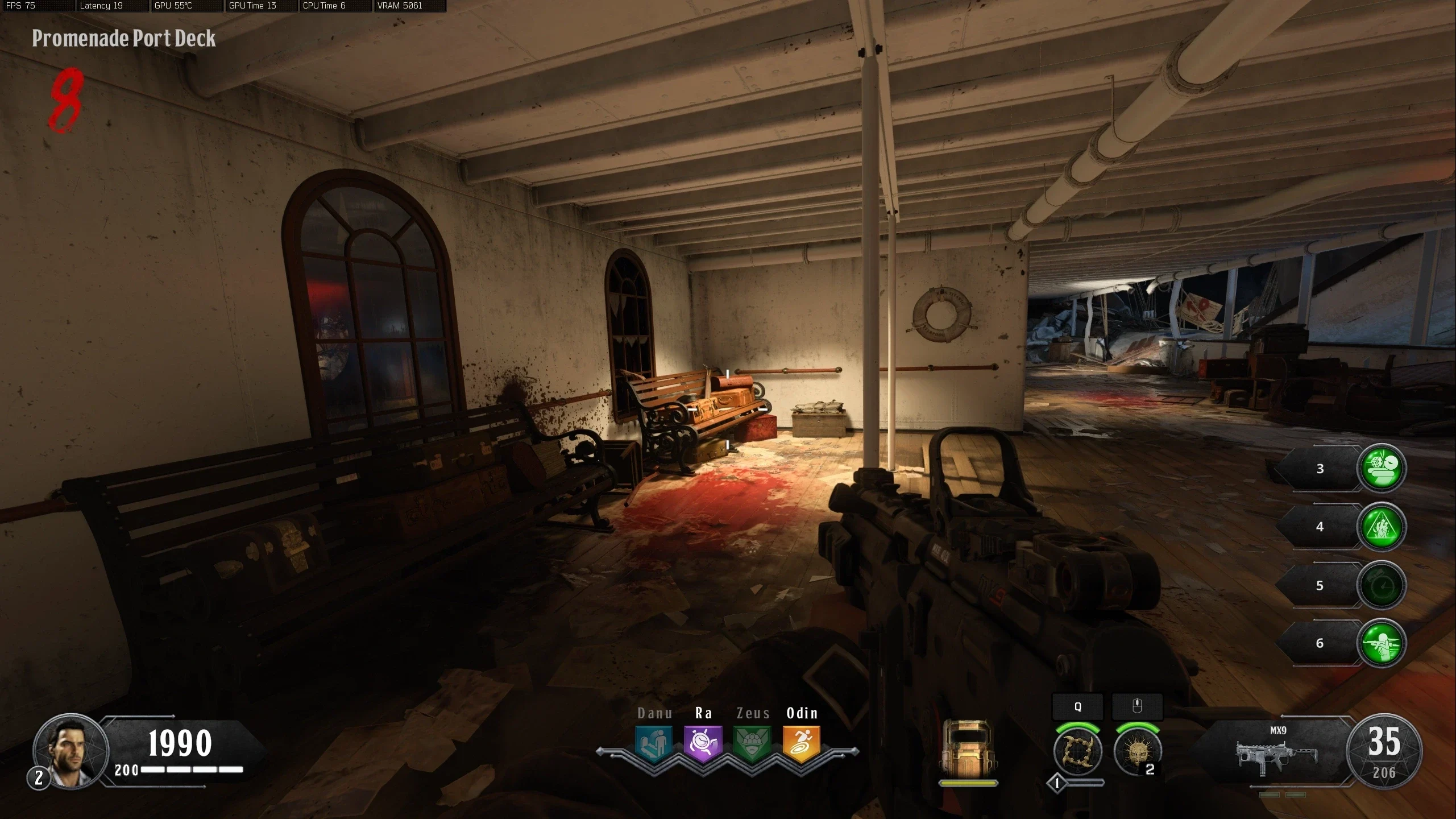Activate the curved-blade special weapon icon
The width and height of the screenshot is (1456, 819).
coord(1077,752)
